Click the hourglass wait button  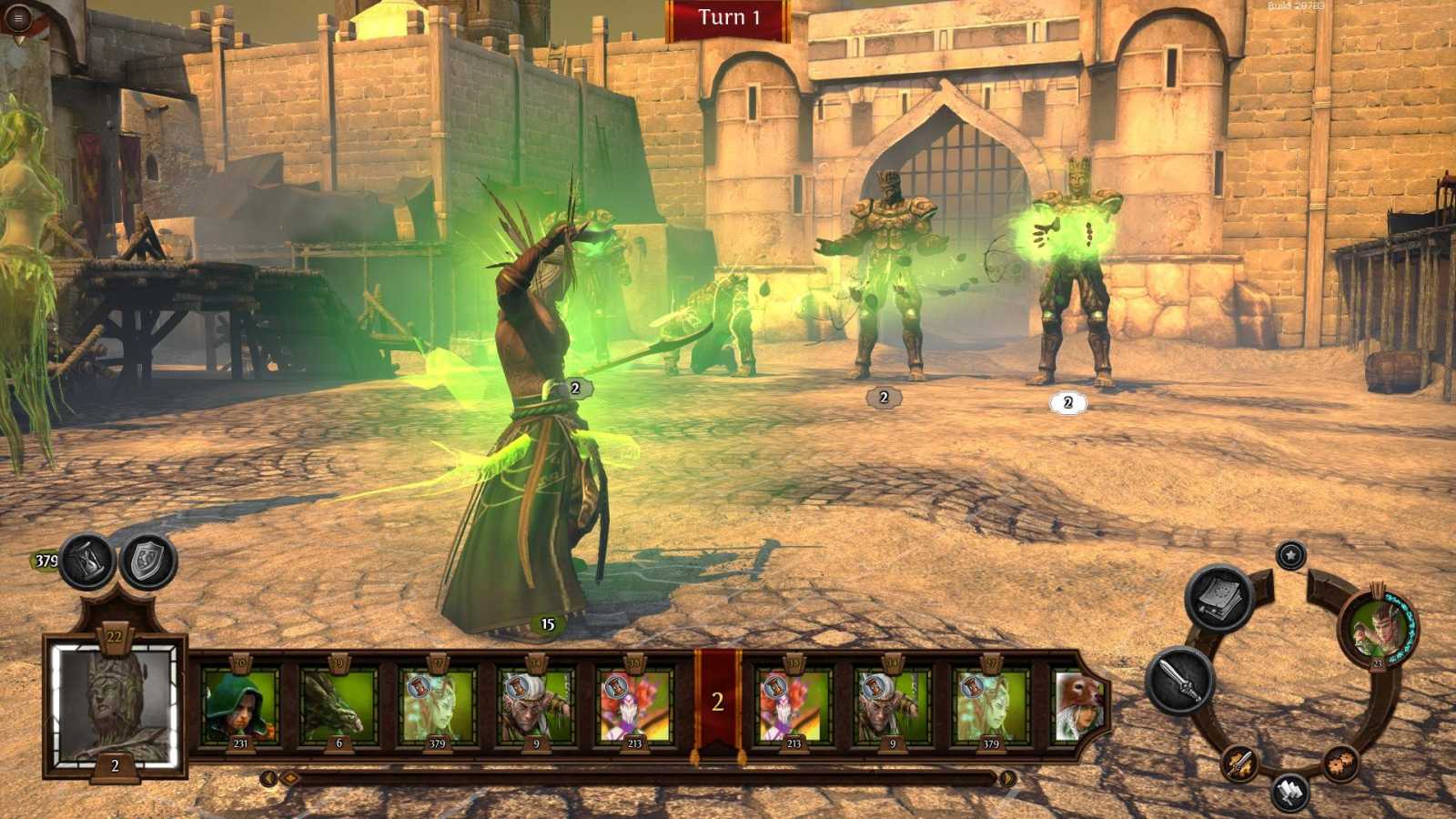point(88,561)
